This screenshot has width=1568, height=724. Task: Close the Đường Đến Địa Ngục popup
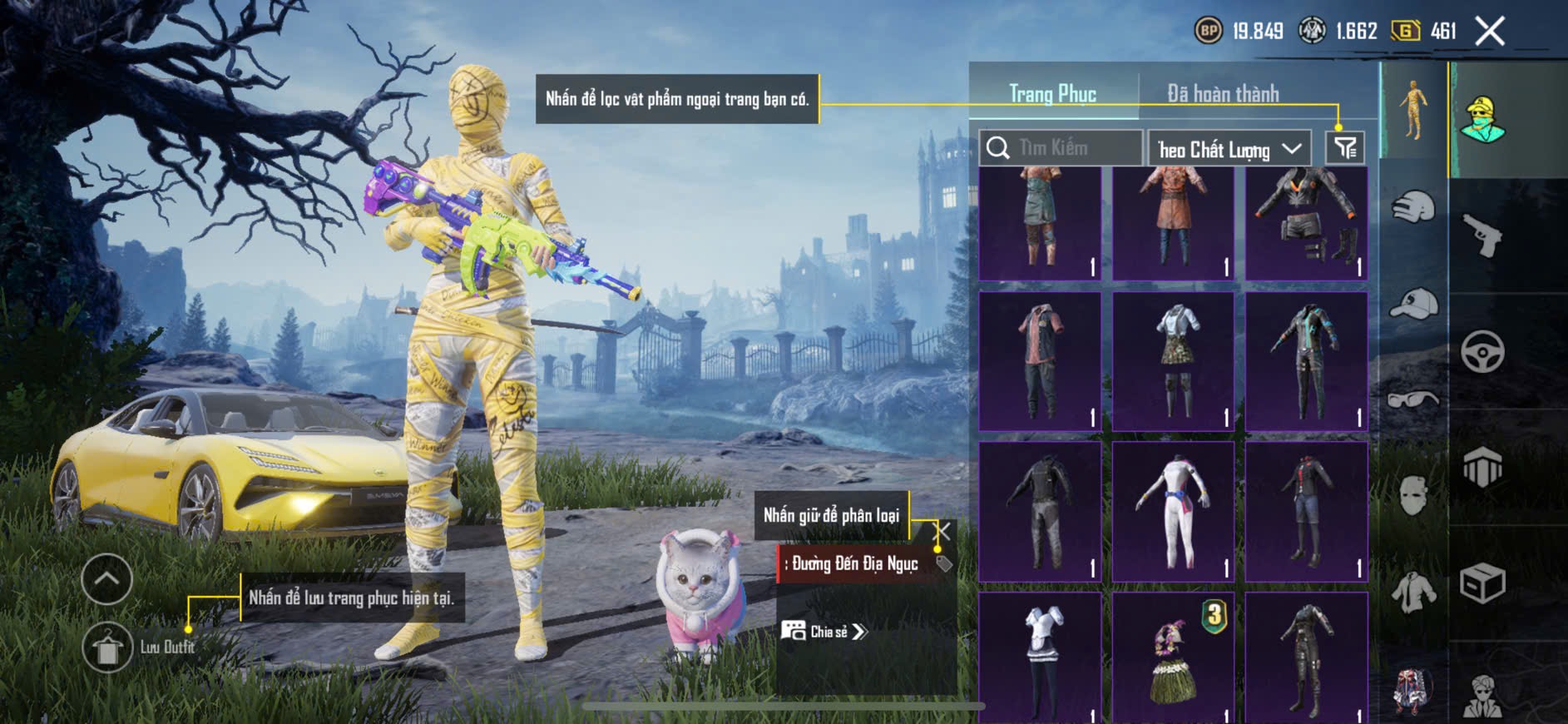click(x=942, y=531)
